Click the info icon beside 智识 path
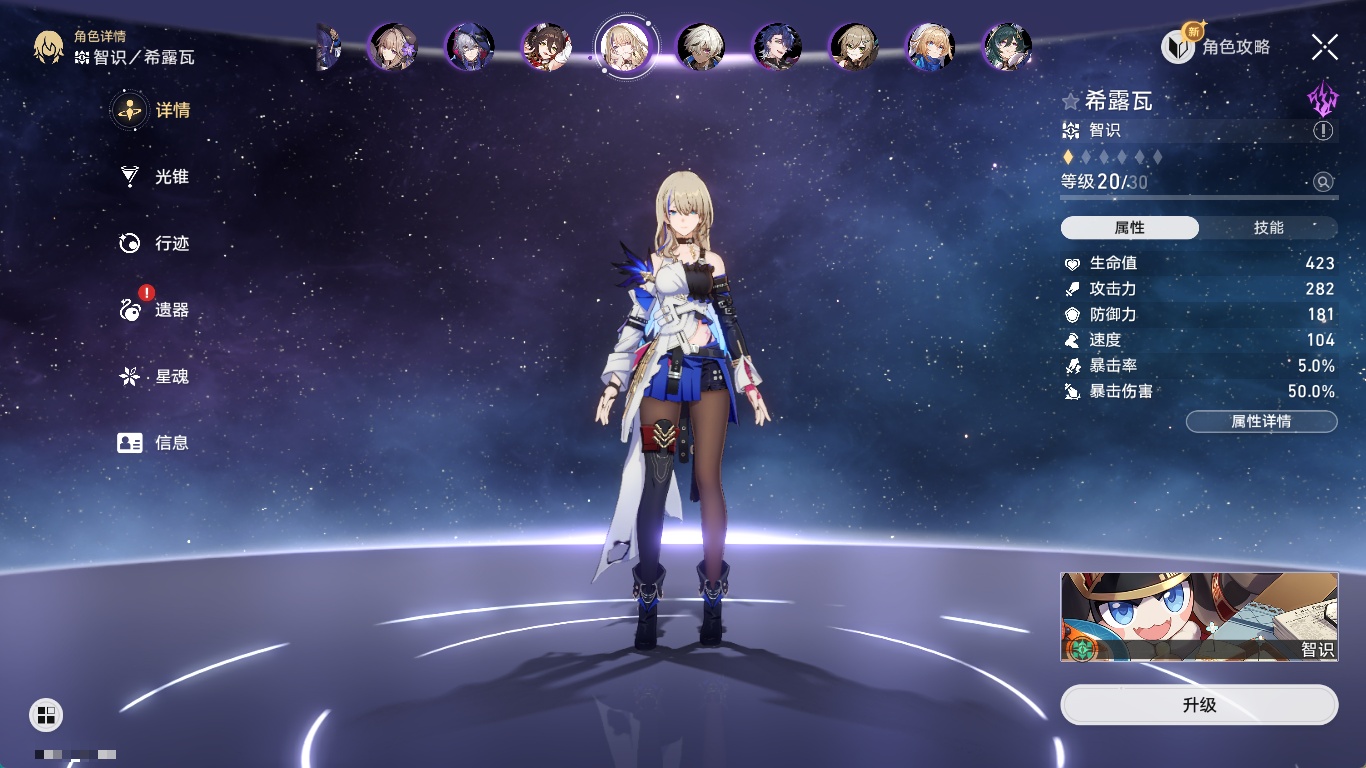 (1323, 131)
